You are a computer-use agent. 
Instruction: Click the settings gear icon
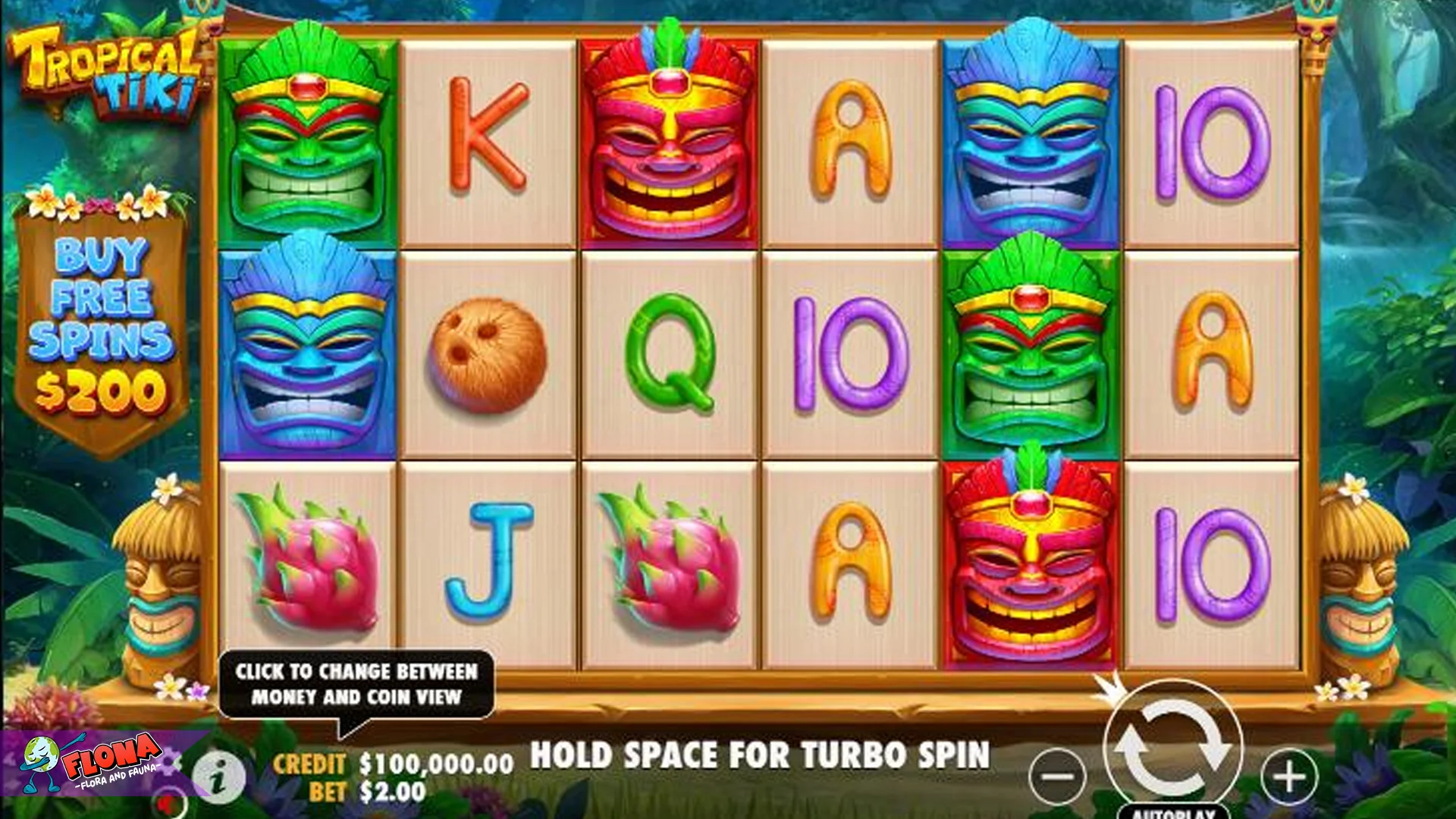tap(168, 762)
